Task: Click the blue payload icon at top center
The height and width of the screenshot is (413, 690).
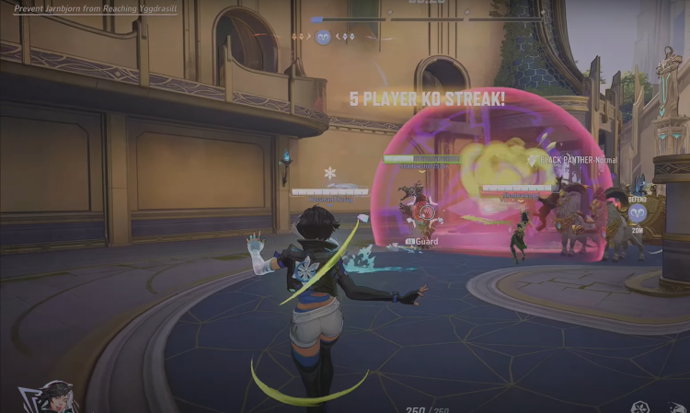Action: 323,37
